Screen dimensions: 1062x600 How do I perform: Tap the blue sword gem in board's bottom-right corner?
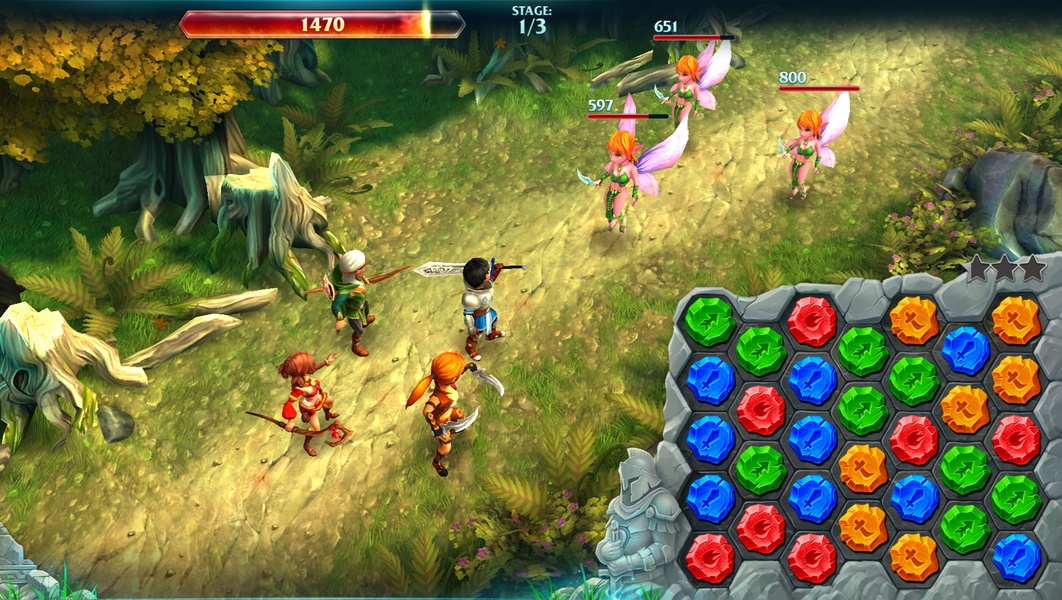pyautogui.click(x=1016, y=557)
